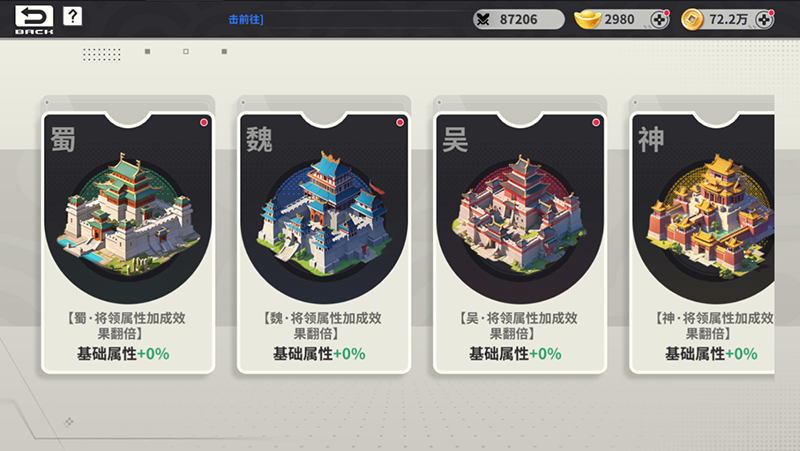Click the blue 击前往 link text
Screen dimensions: 800x451
(x=246, y=19)
